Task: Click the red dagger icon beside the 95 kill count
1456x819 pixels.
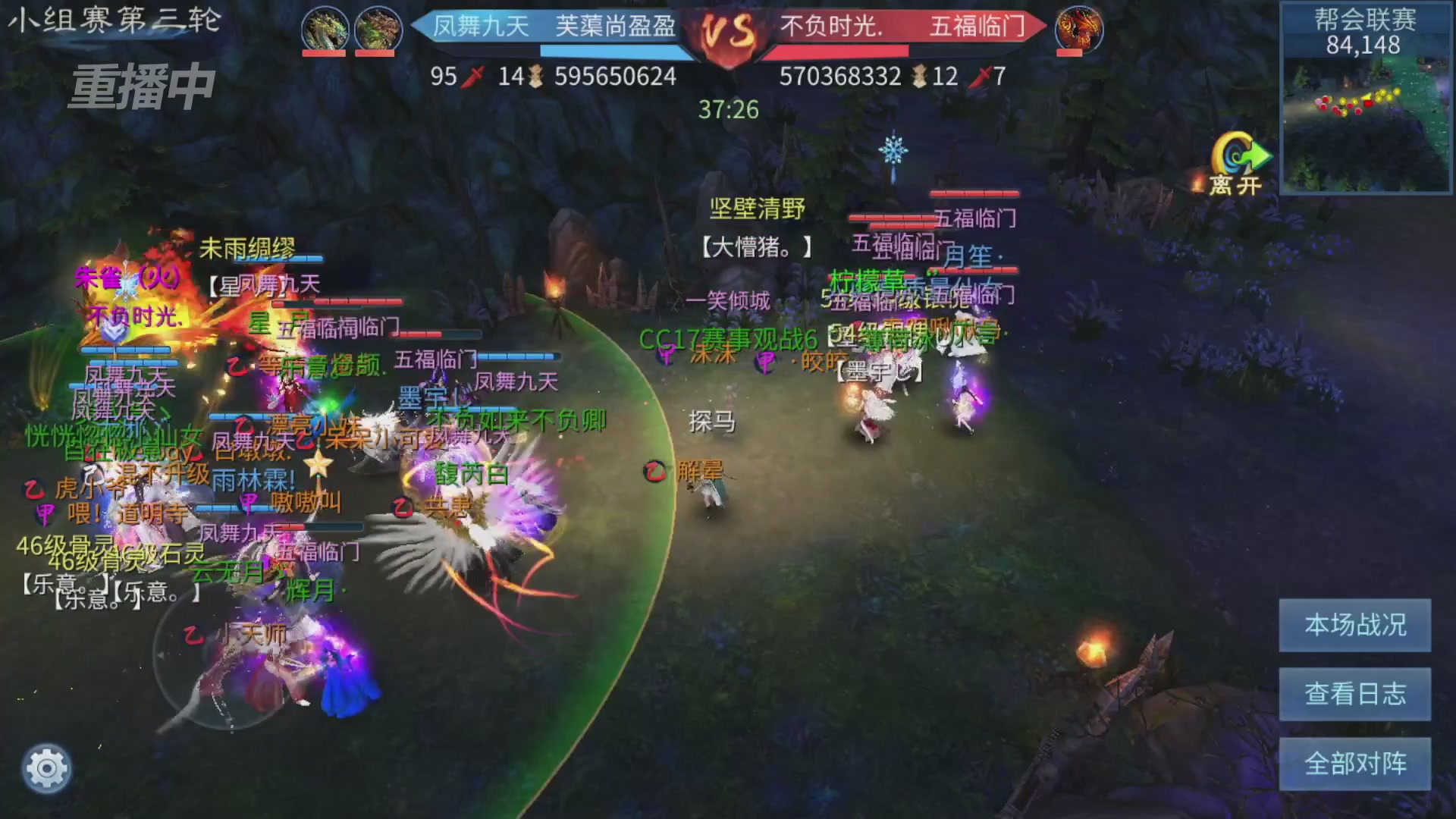Action: click(474, 76)
